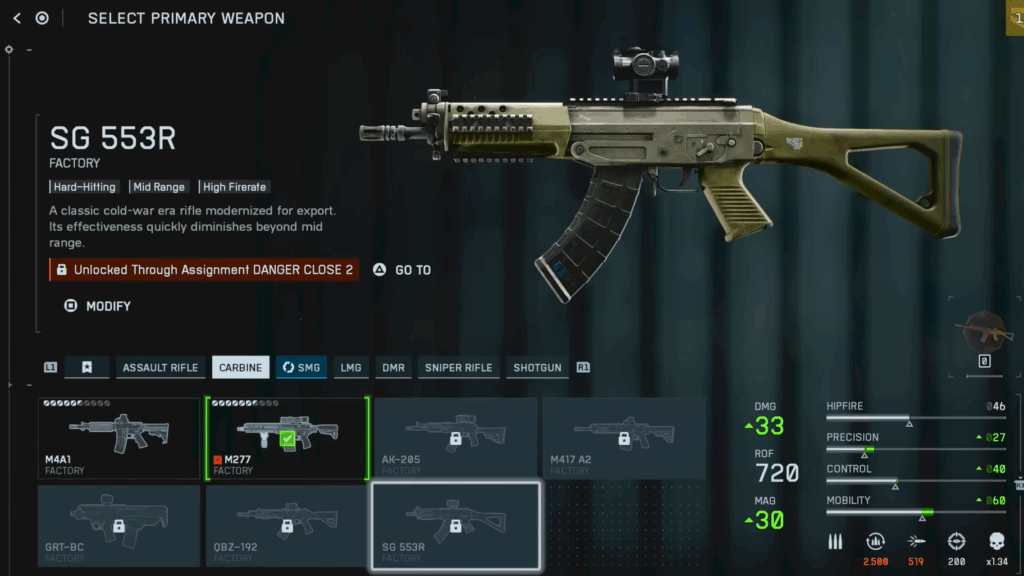
Task: Switch to the SMG tab
Action: tap(301, 368)
